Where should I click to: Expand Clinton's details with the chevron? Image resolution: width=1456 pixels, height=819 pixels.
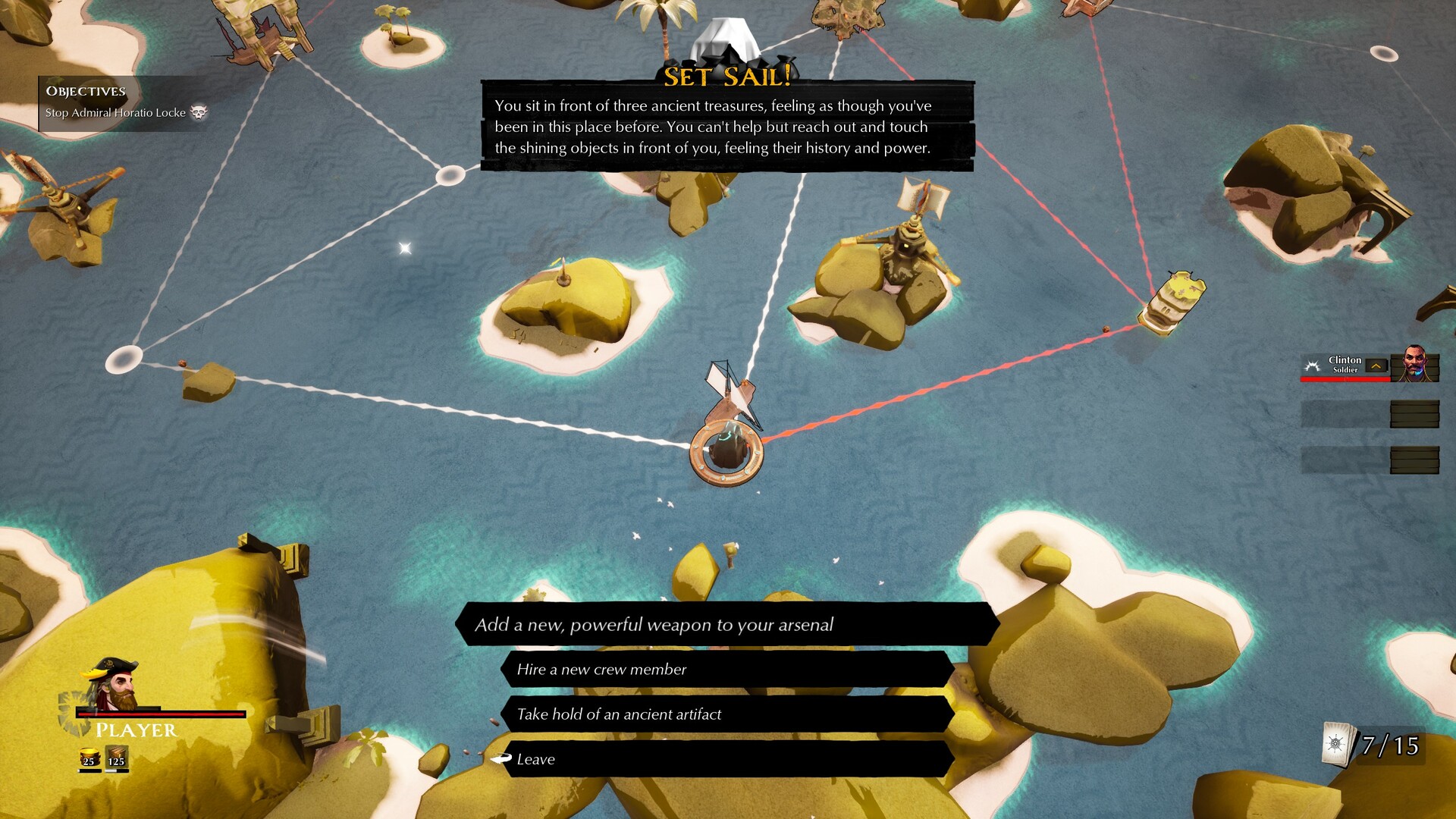point(1376,366)
